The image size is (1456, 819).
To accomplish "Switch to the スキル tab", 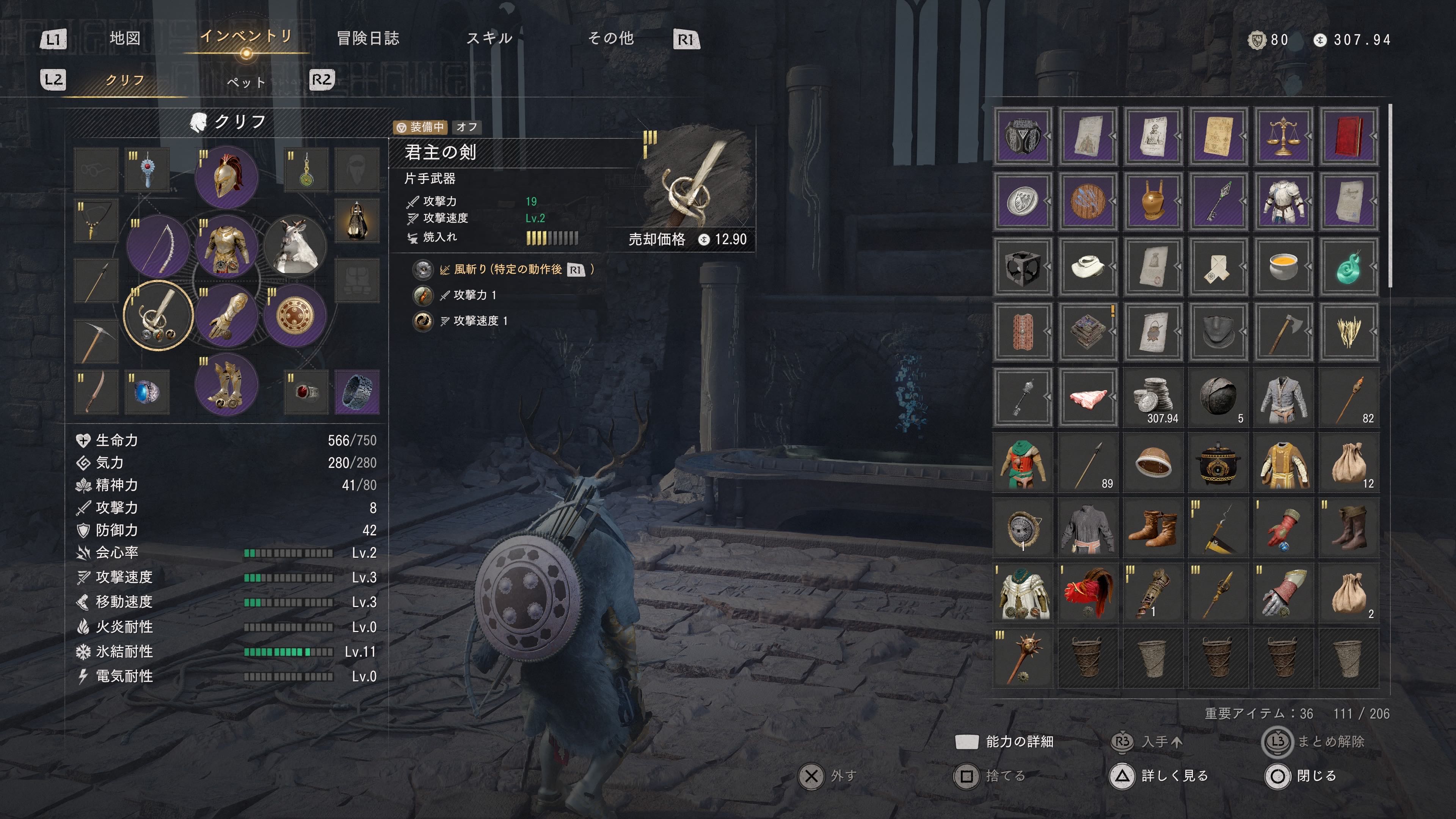I will [490, 38].
